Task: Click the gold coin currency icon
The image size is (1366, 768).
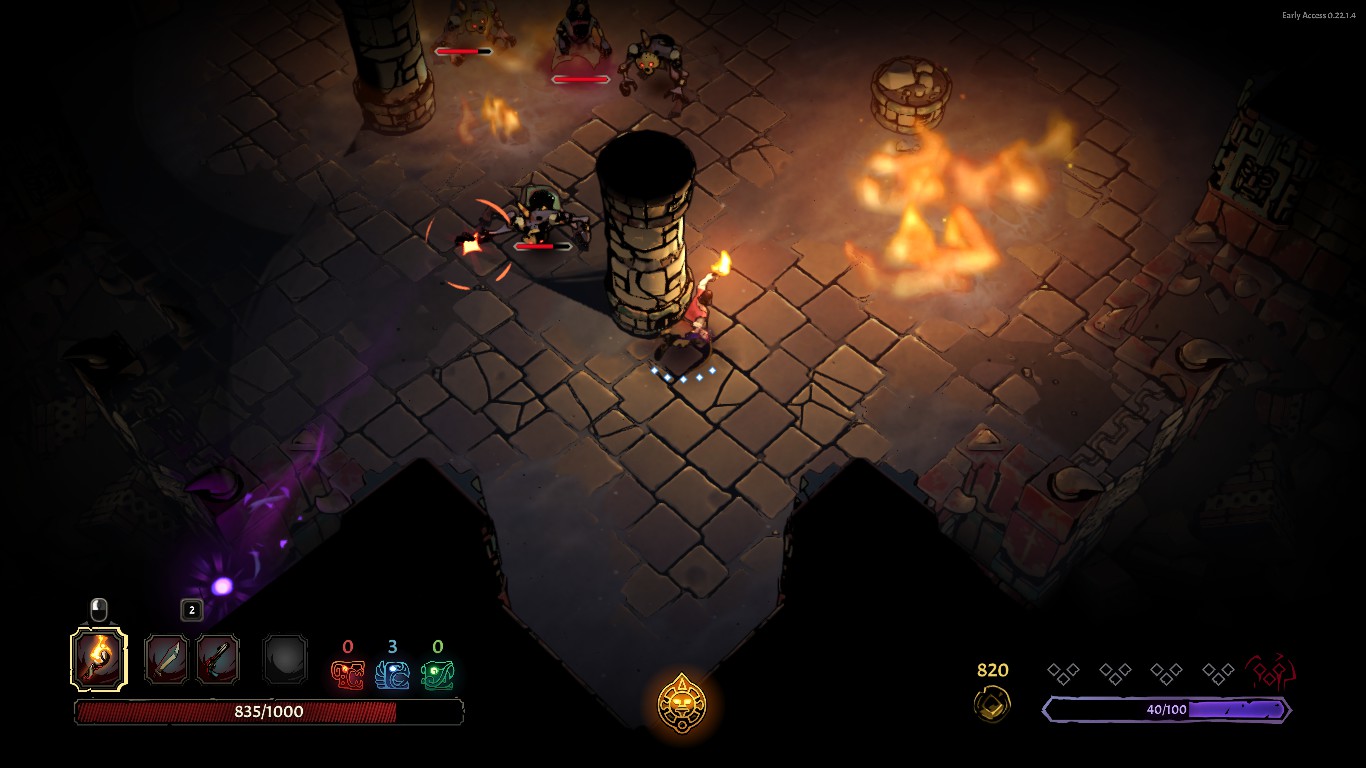Action: click(992, 703)
